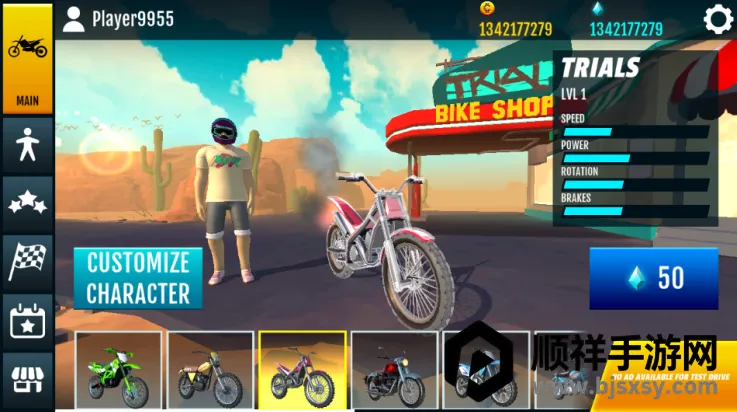Choose the tan vintage bike thumbnail
Screen dimensions: 737x412
coord(210,371)
